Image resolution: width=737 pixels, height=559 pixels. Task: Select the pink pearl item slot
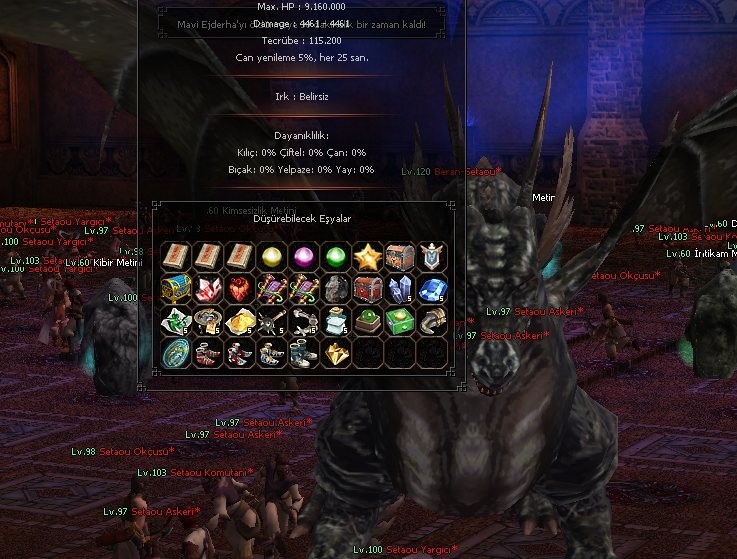click(x=304, y=256)
